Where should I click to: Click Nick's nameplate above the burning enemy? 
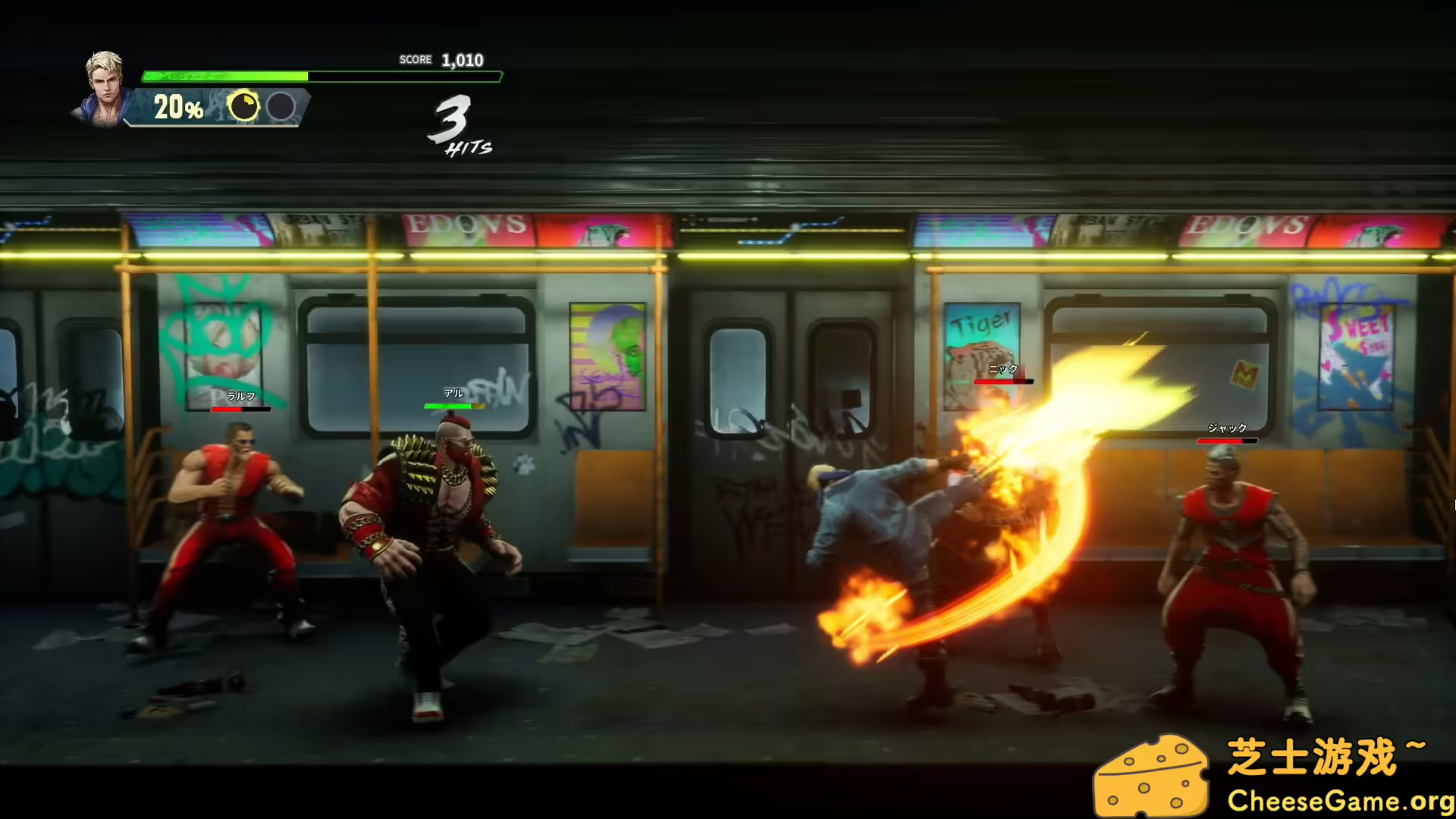tap(1003, 371)
